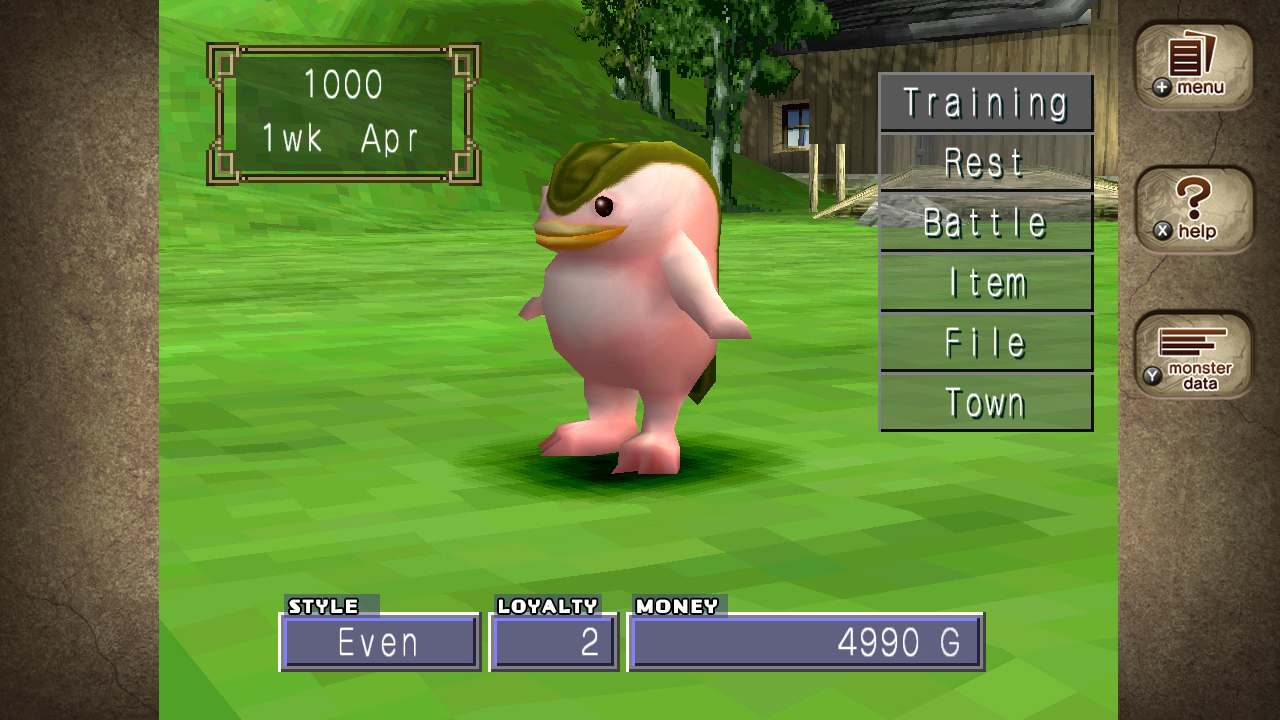The image size is (1280, 720).
Task: Open the File menu entry
Action: tap(985, 341)
